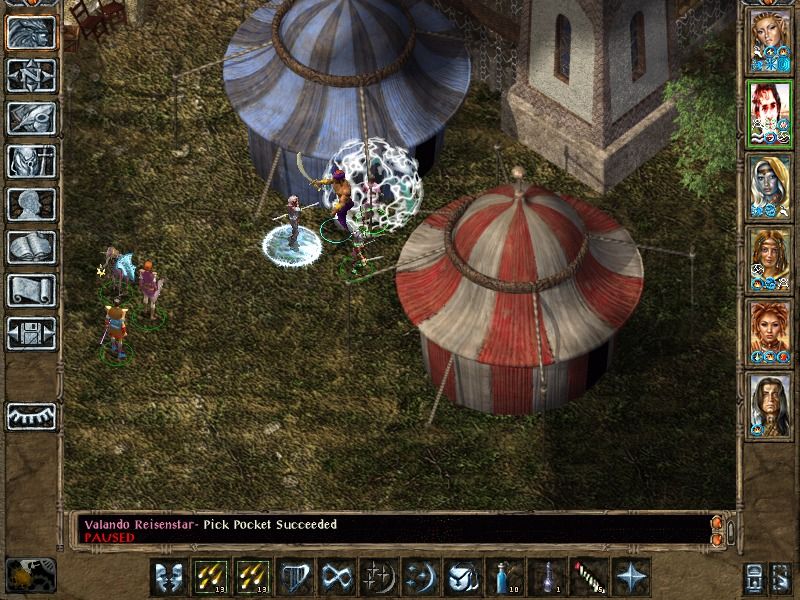This screenshot has height=600, width=800.
Task: Open the options floppy disk button
Action: pyautogui.click(x=31, y=333)
